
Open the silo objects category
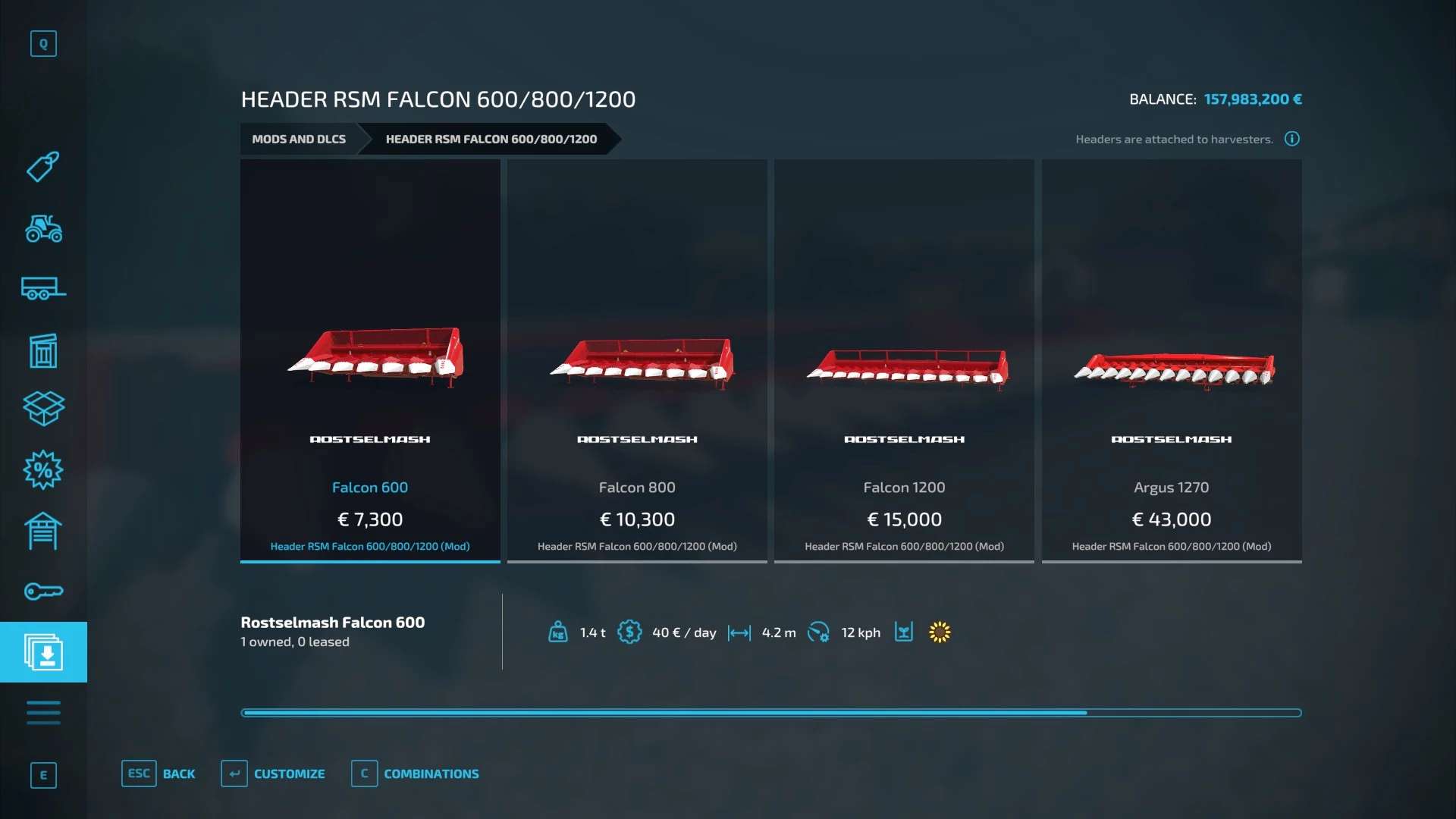(x=43, y=350)
